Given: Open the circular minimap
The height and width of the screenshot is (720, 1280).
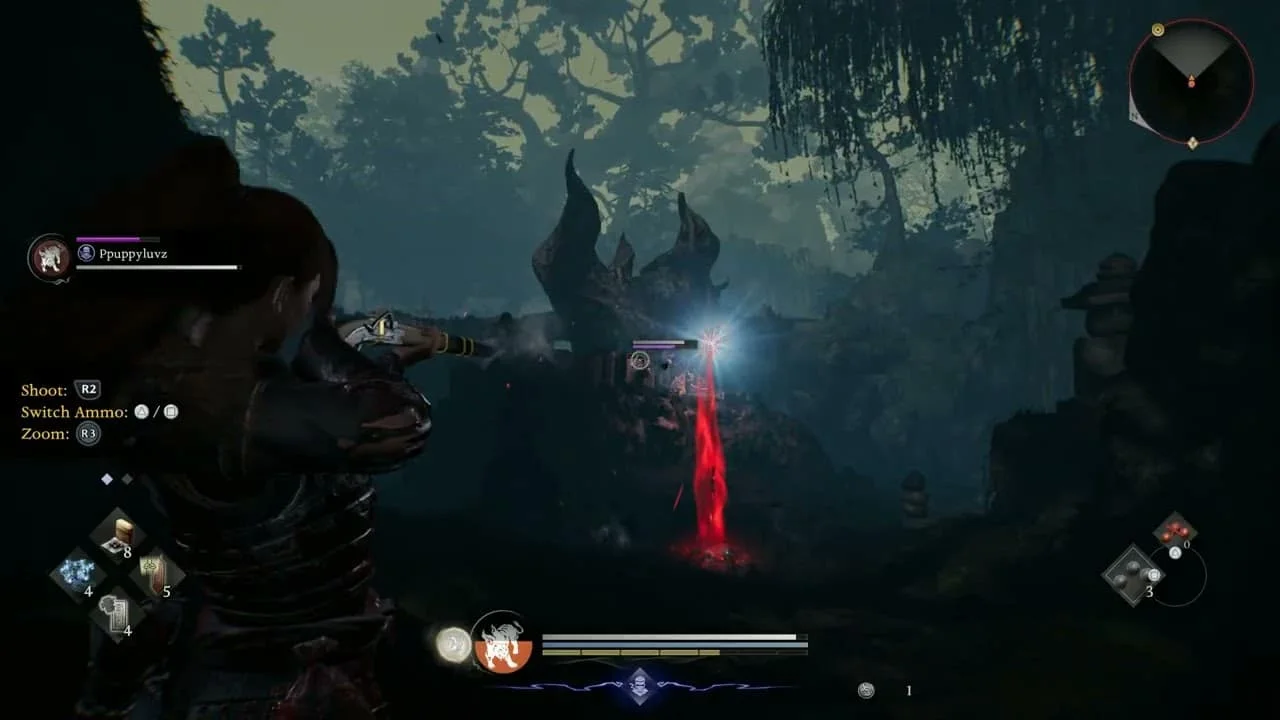Looking at the screenshot, I should coord(1191,81).
